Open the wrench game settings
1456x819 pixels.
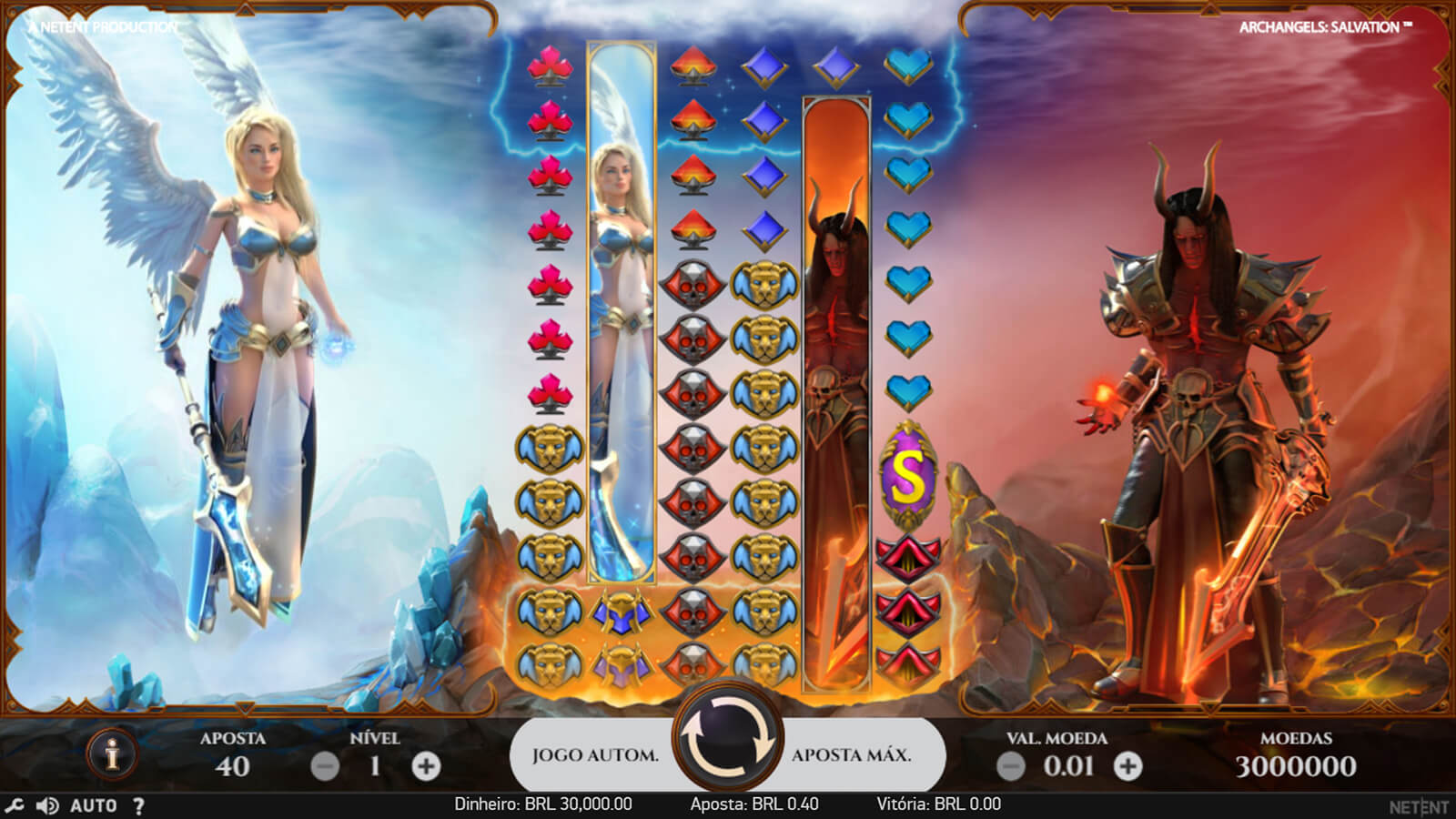point(15,805)
